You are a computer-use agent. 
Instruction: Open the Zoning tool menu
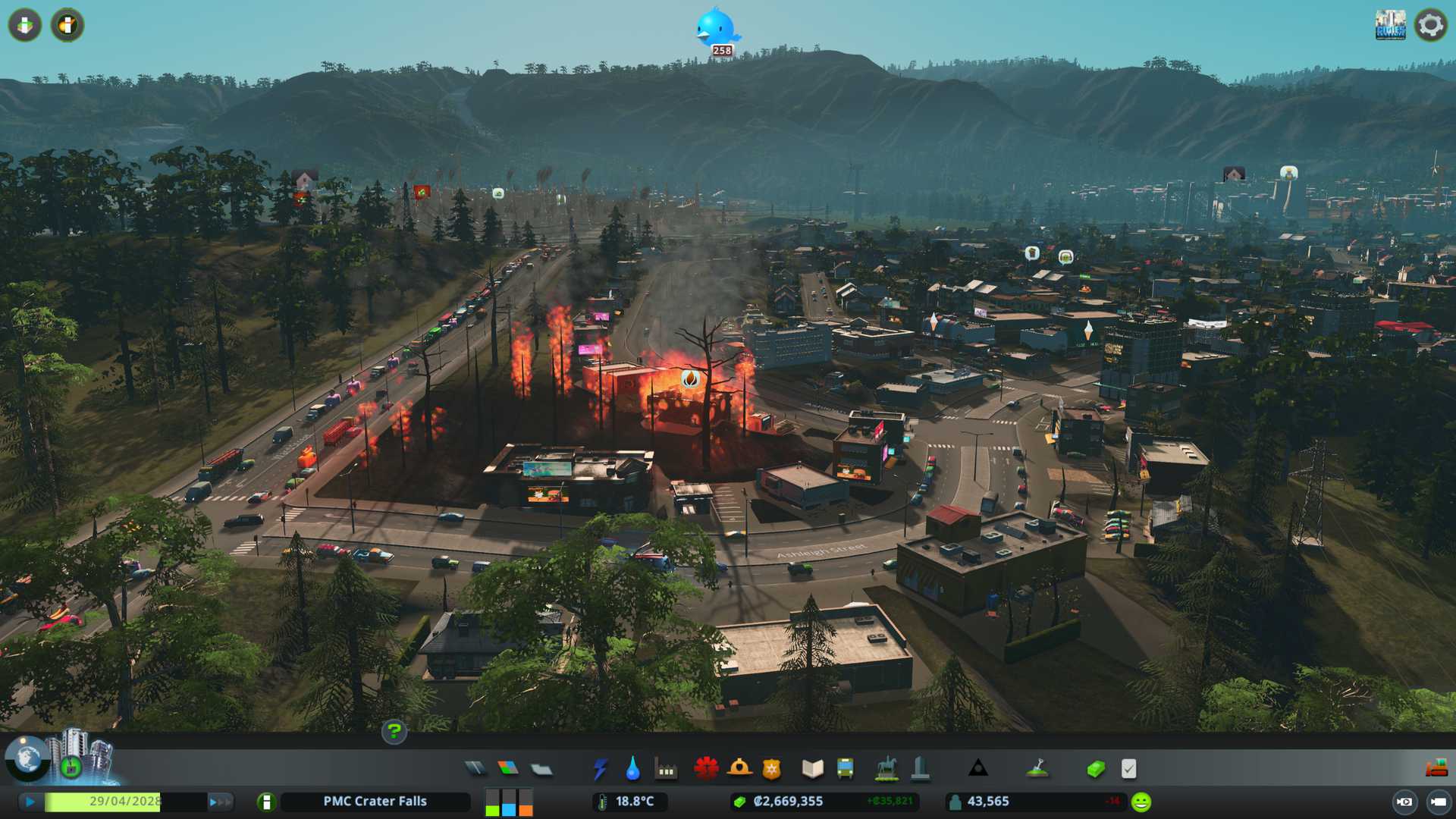point(508,769)
